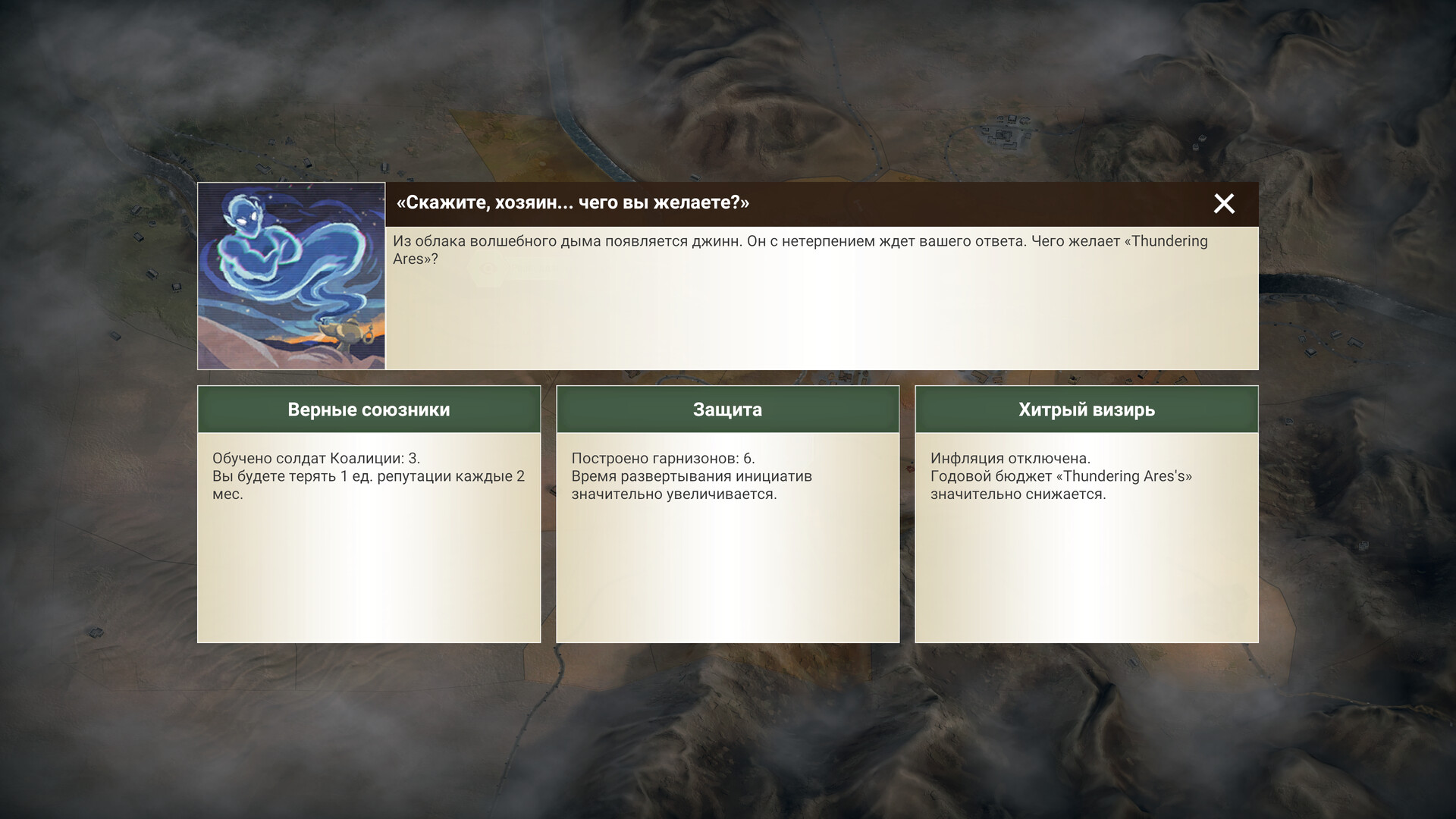Click the inflation text under «Хитрый визирь»
Viewport: 1456px width, 819px height.
(x=1010, y=459)
